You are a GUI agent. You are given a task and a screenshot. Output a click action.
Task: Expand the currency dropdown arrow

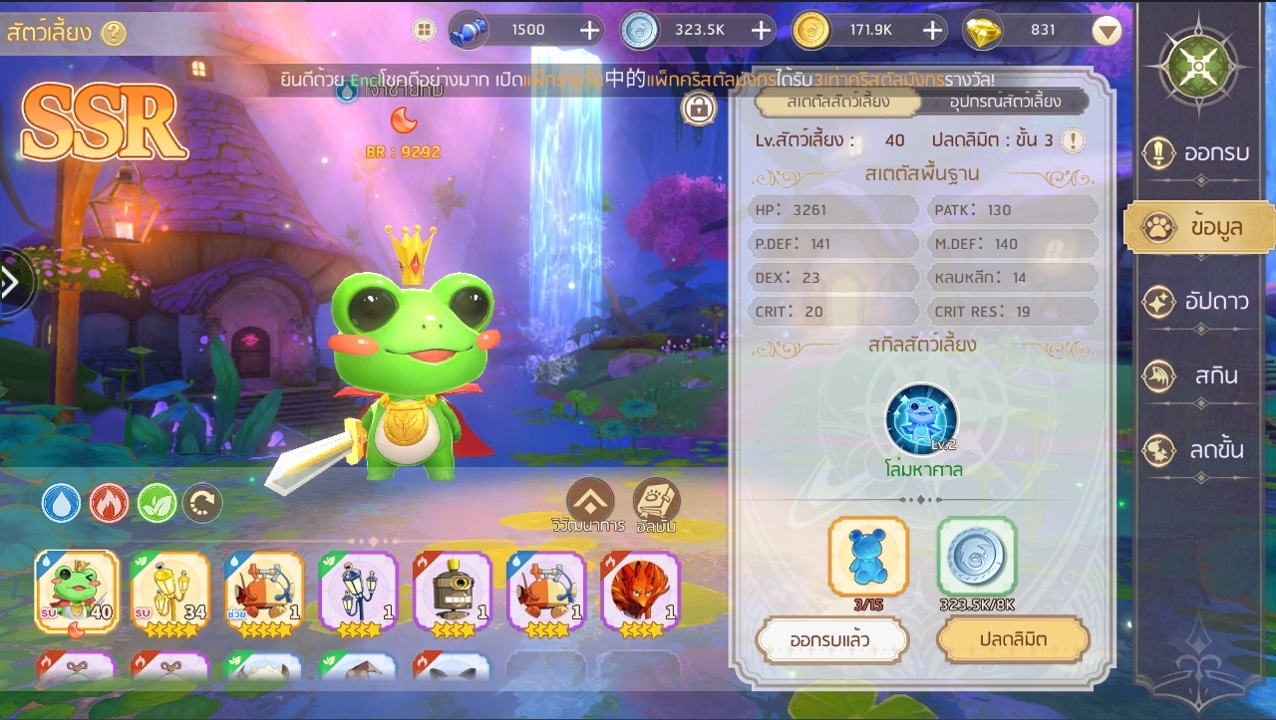(x=1106, y=31)
